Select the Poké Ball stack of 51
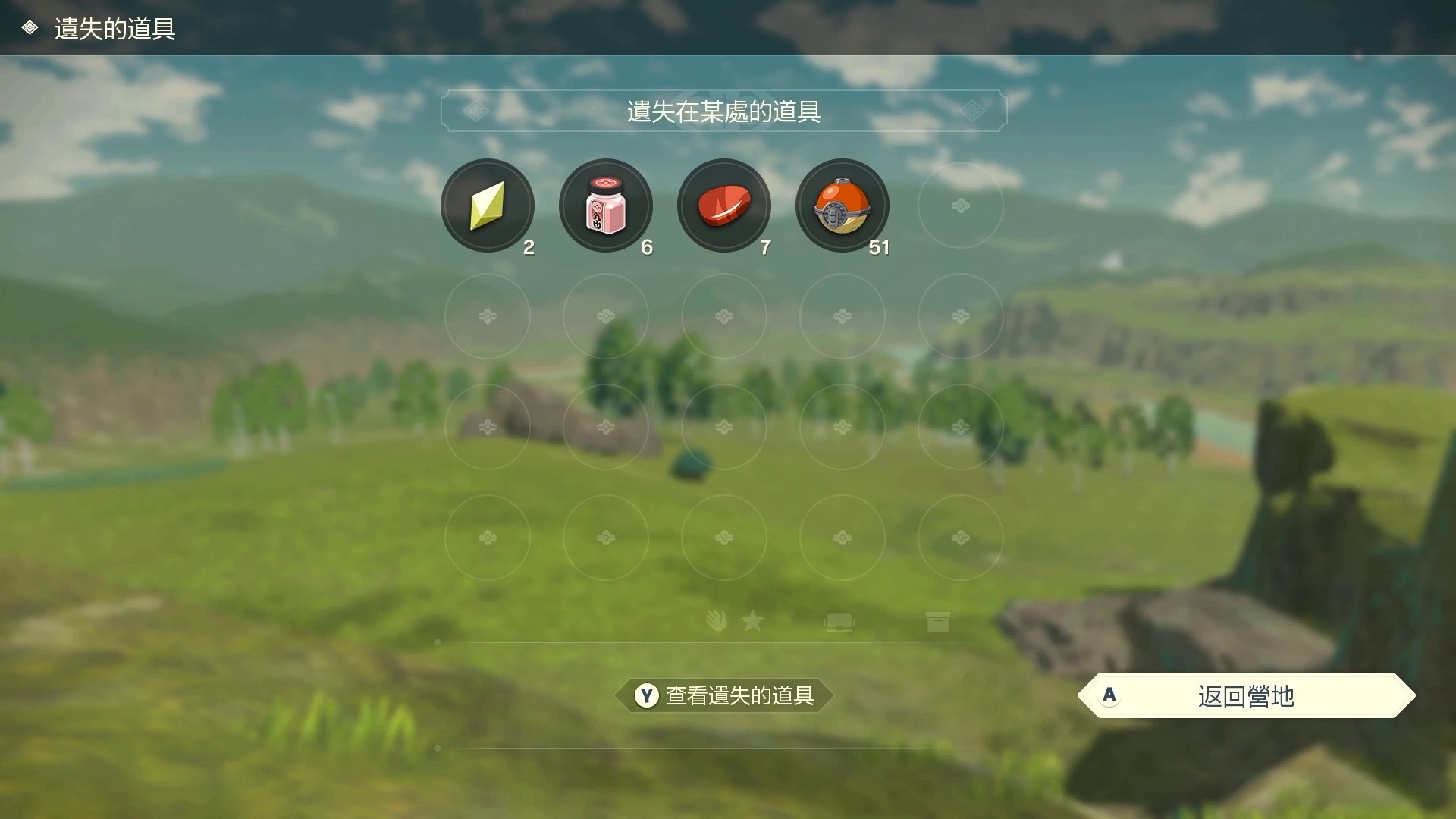 (842, 206)
